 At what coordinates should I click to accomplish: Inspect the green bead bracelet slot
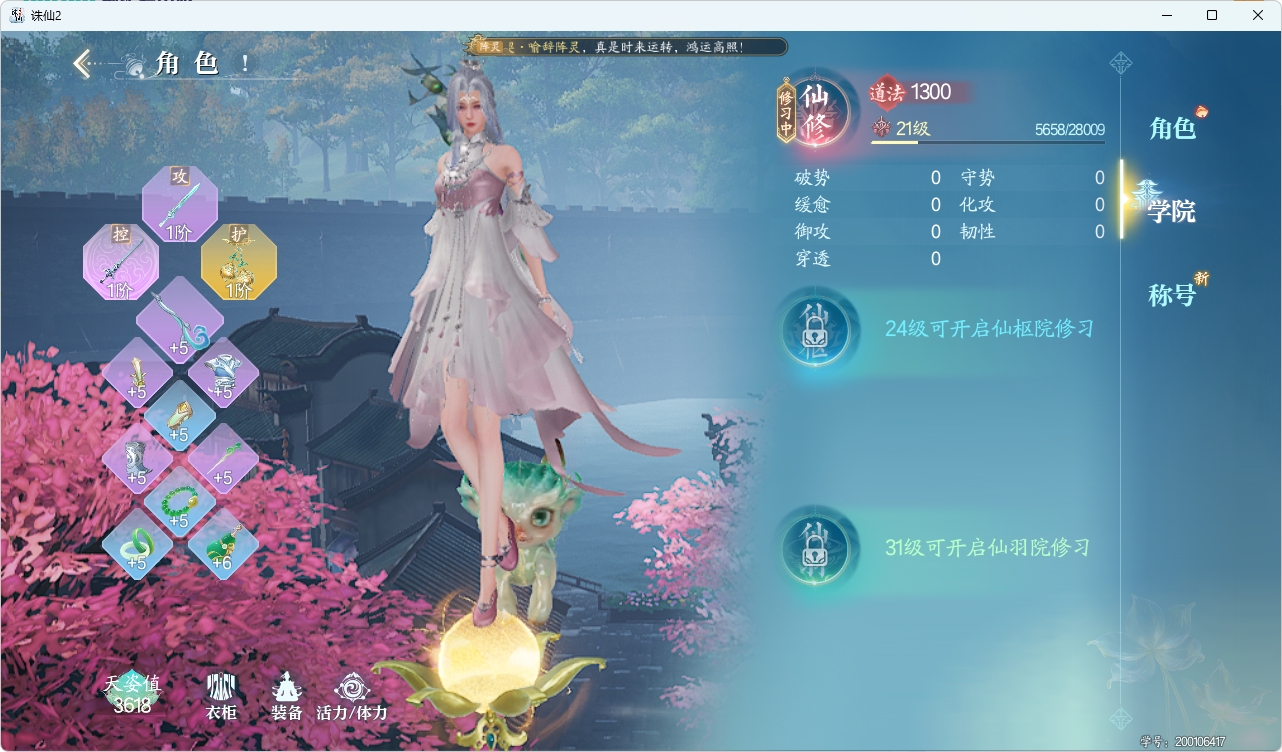[179, 502]
